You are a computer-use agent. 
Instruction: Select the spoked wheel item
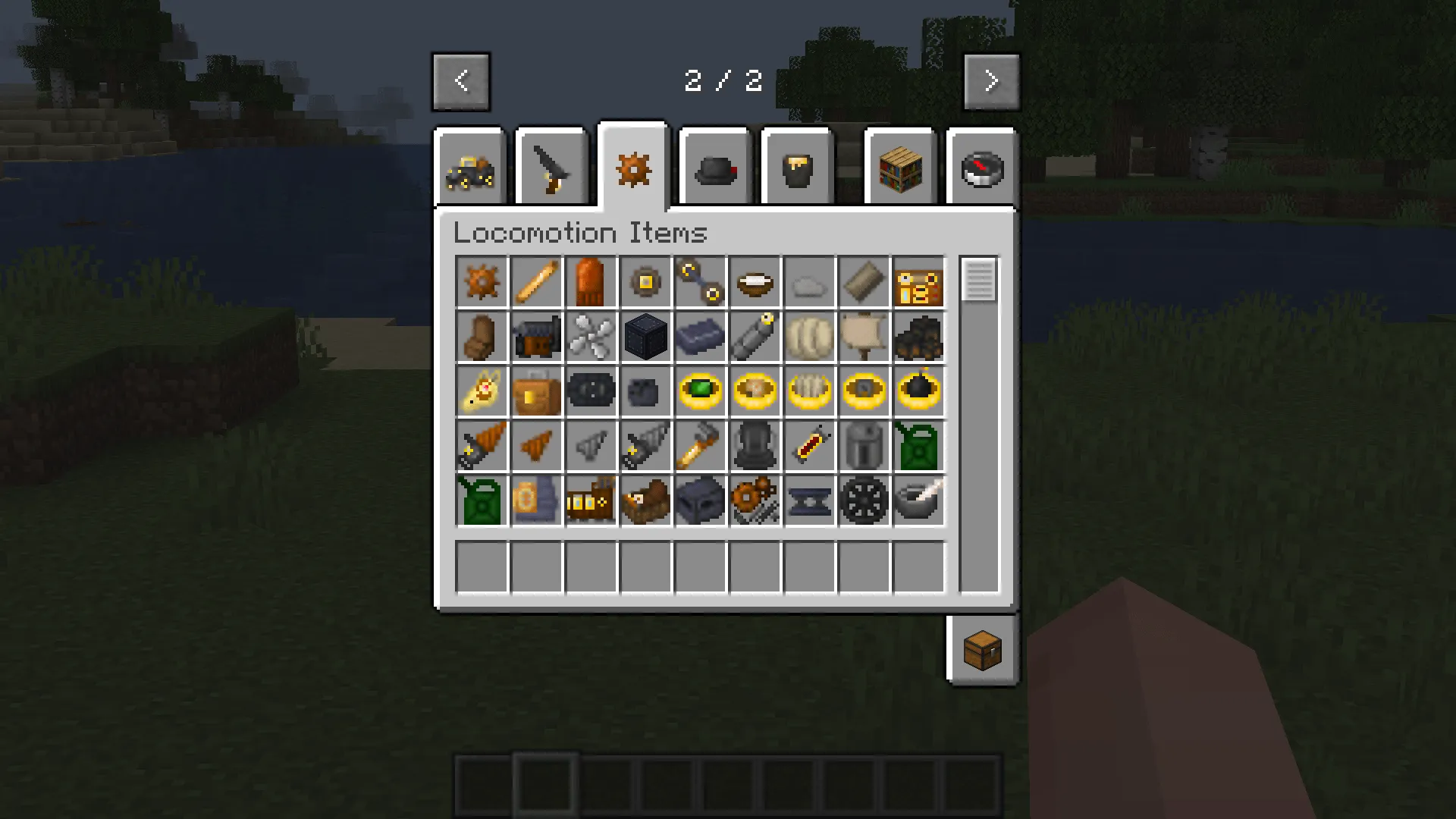[x=864, y=501]
